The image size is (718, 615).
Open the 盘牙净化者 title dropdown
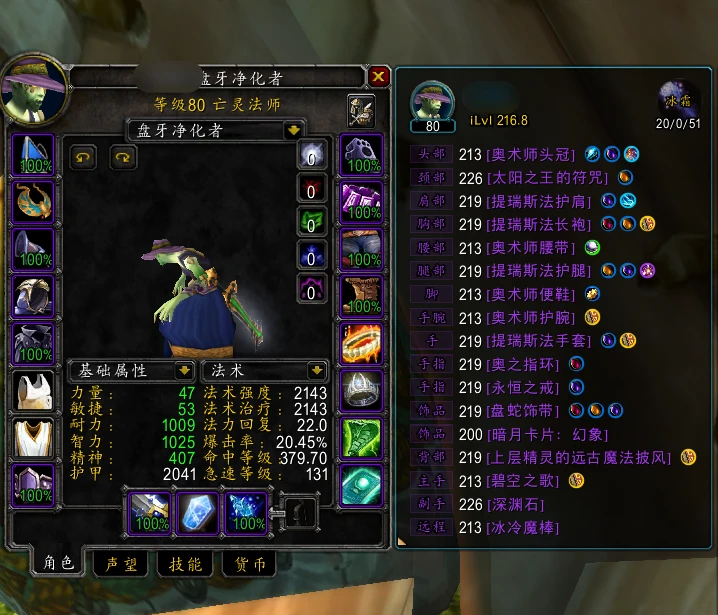coord(293,130)
